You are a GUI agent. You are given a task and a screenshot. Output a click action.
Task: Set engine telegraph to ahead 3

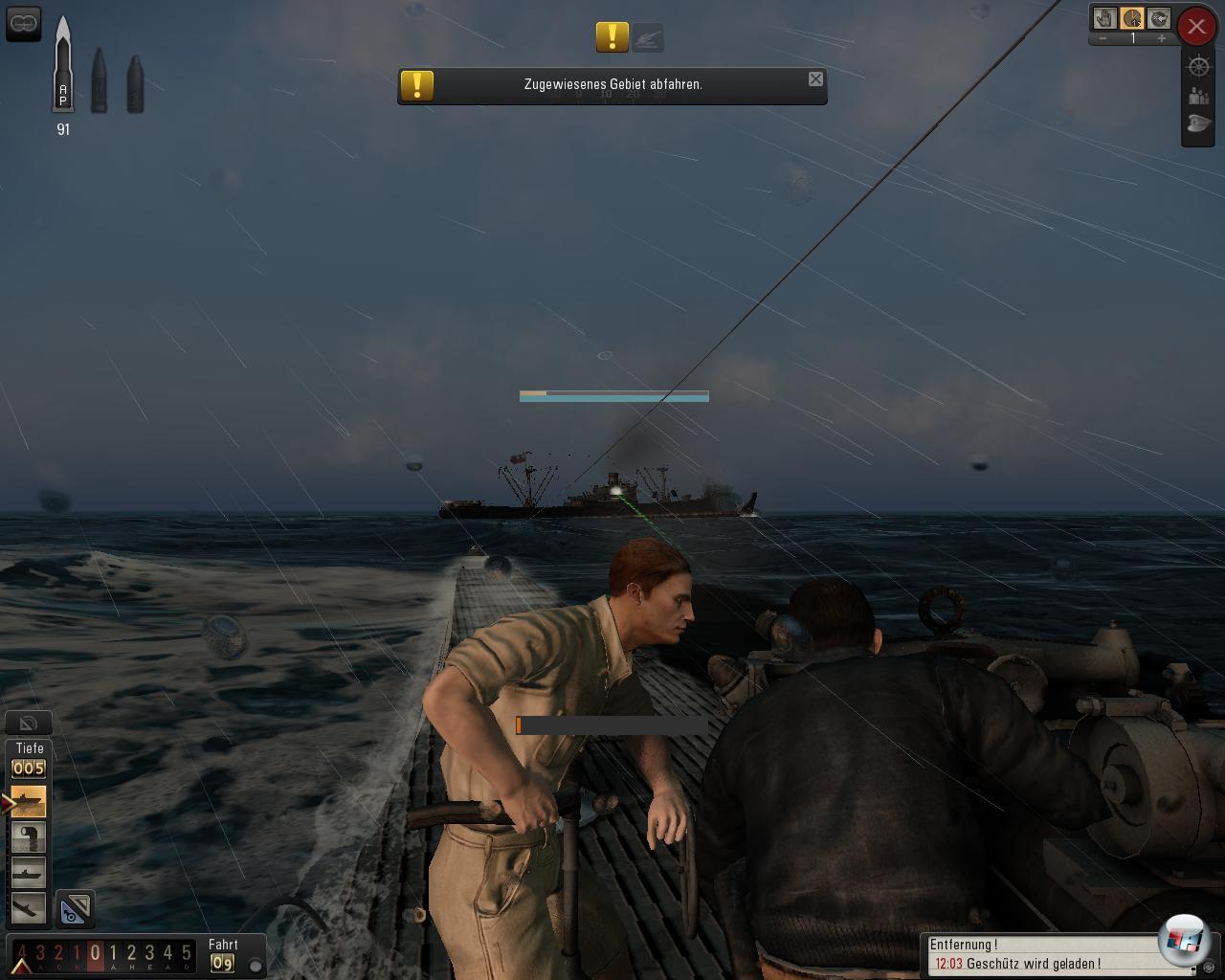click(149, 953)
